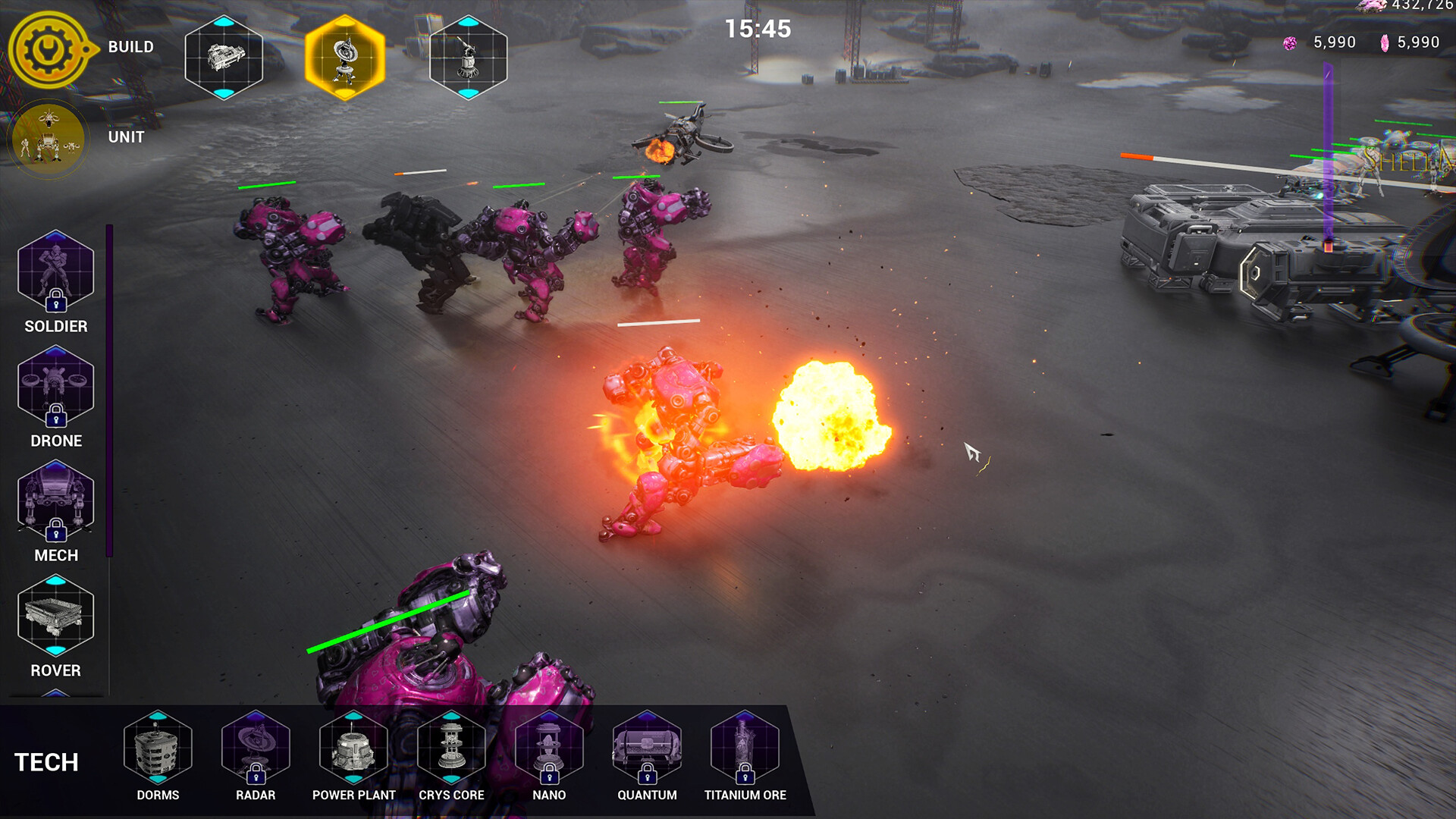Pick the locked Drone unit

(55, 386)
